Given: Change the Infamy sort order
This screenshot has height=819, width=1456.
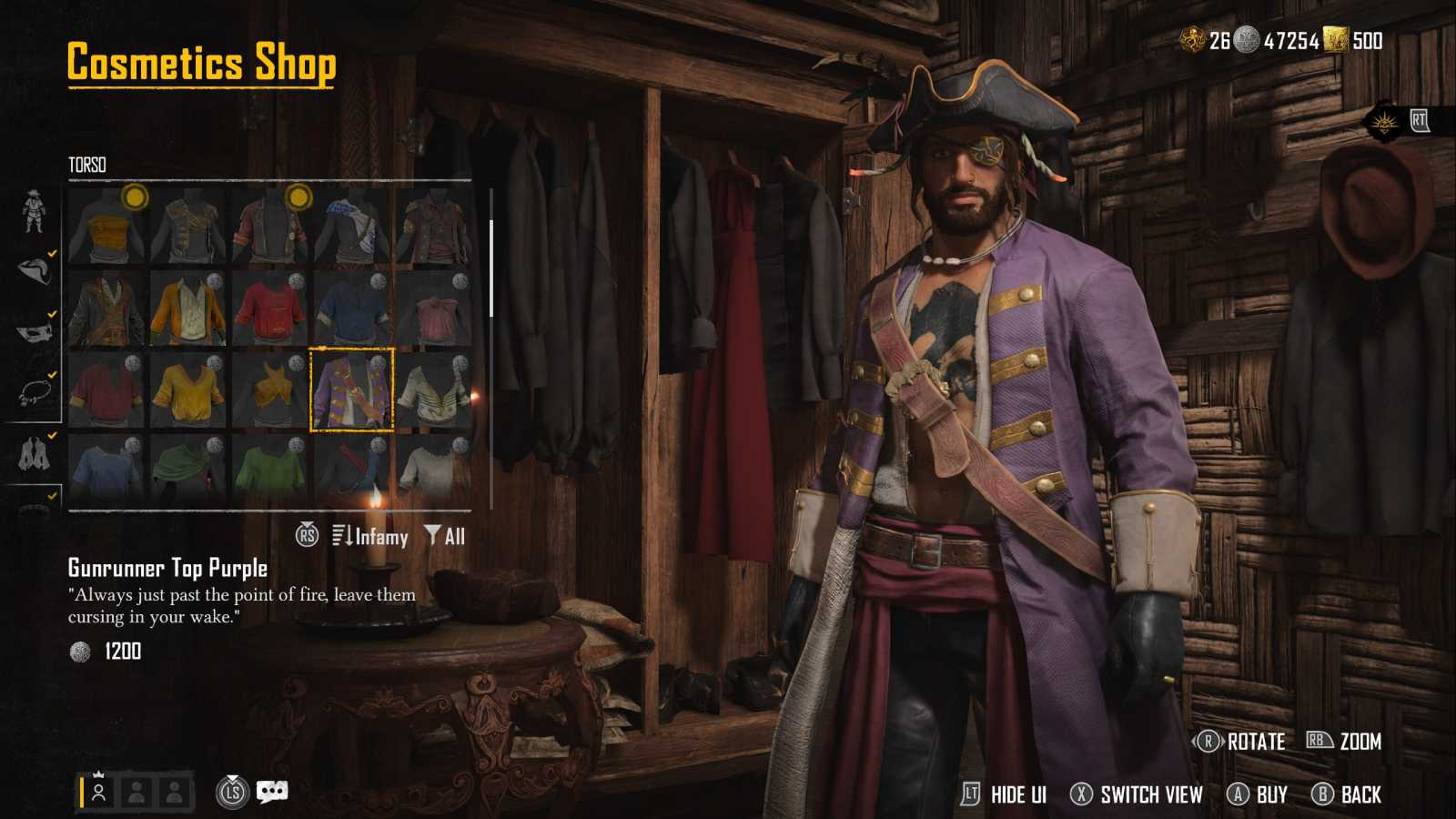Looking at the screenshot, I should [371, 537].
